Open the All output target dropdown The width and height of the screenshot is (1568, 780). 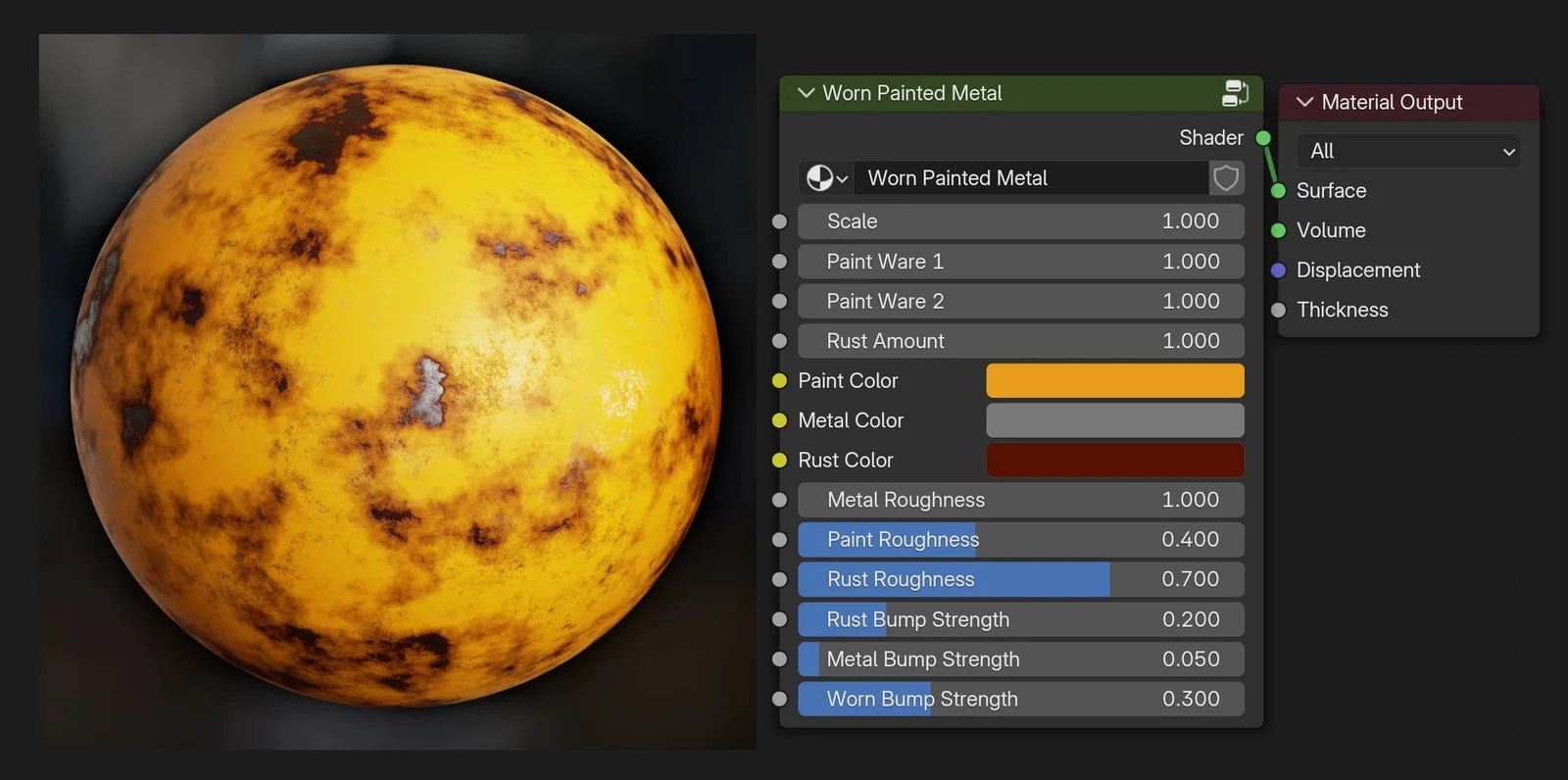tap(1407, 151)
